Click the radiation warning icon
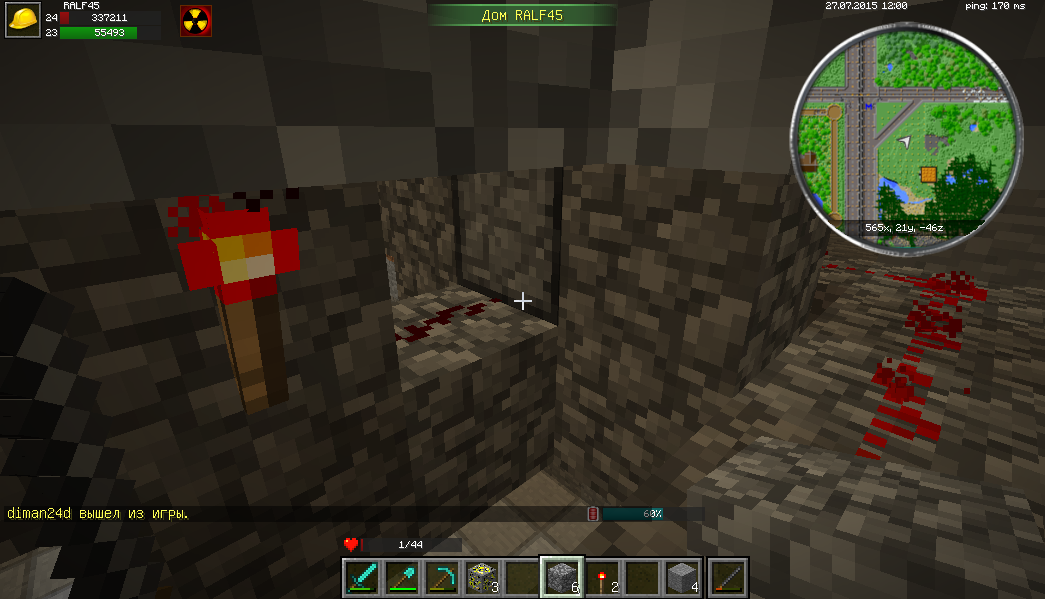Viewport: 1045px width, 599px height. pos(195,21)
